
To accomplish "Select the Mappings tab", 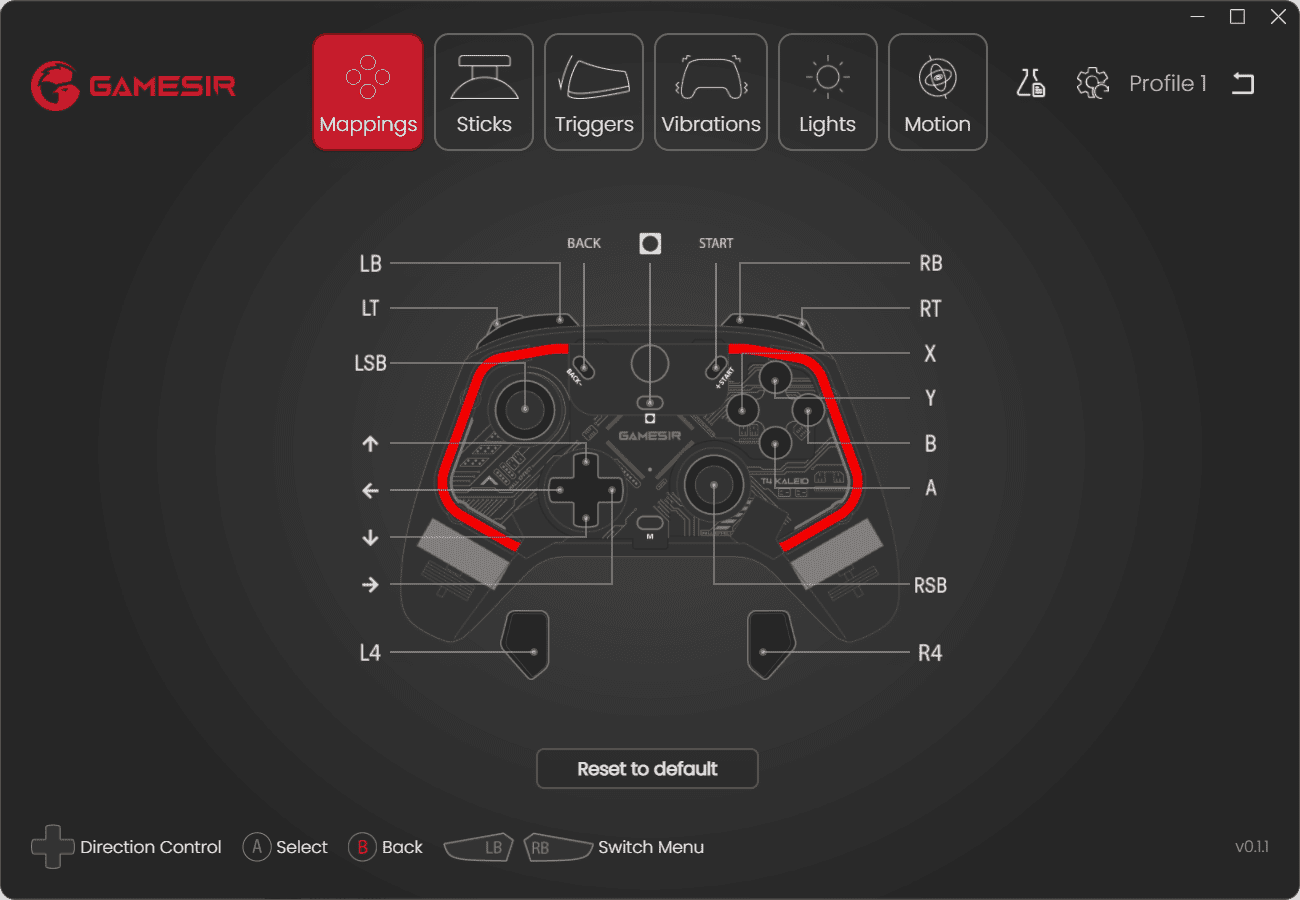I will coord(368,91).
